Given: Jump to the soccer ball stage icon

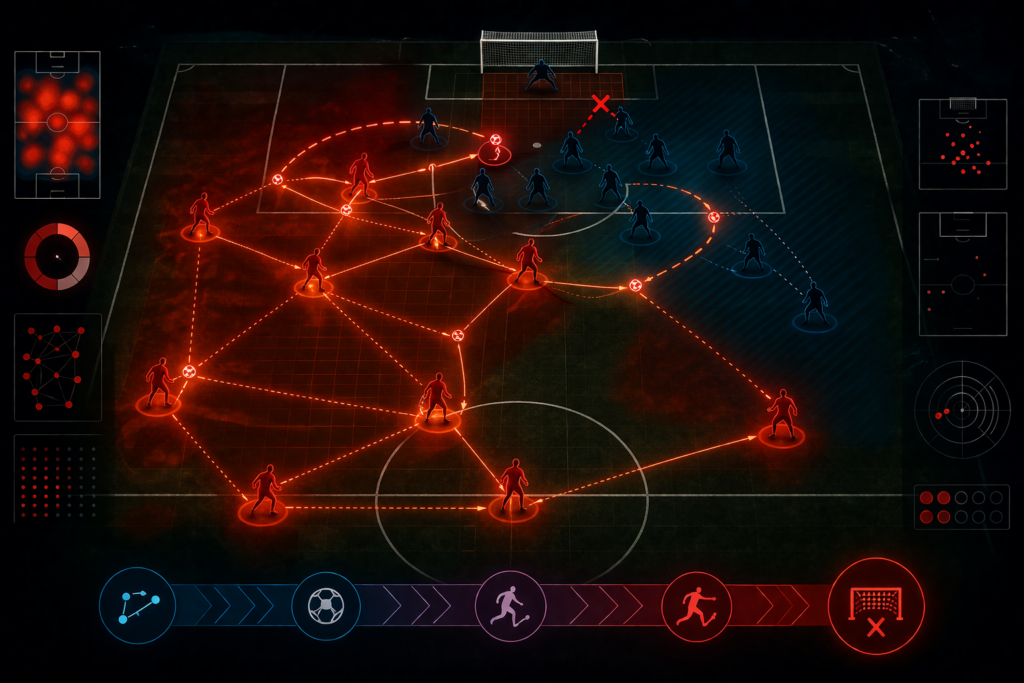Looking at the screenshot, I should [x=325, y=605].
